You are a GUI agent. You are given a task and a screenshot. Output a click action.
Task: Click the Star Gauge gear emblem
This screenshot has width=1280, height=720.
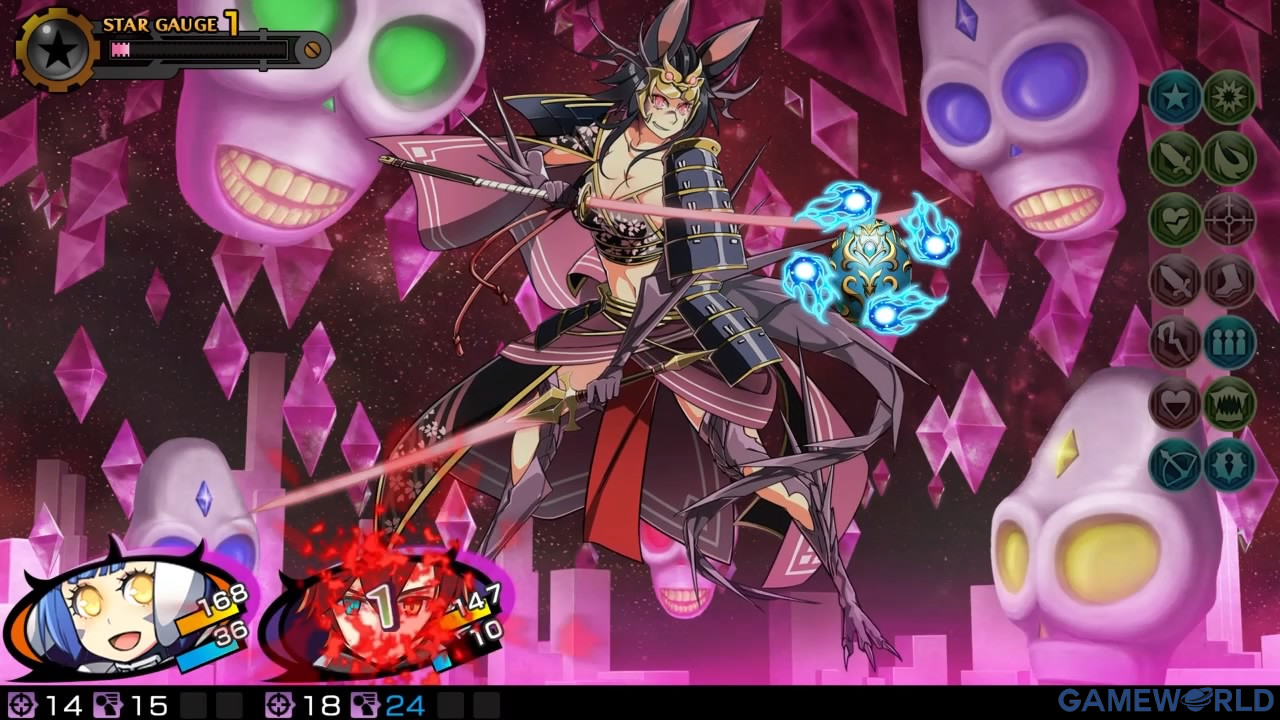pos(55,45)
